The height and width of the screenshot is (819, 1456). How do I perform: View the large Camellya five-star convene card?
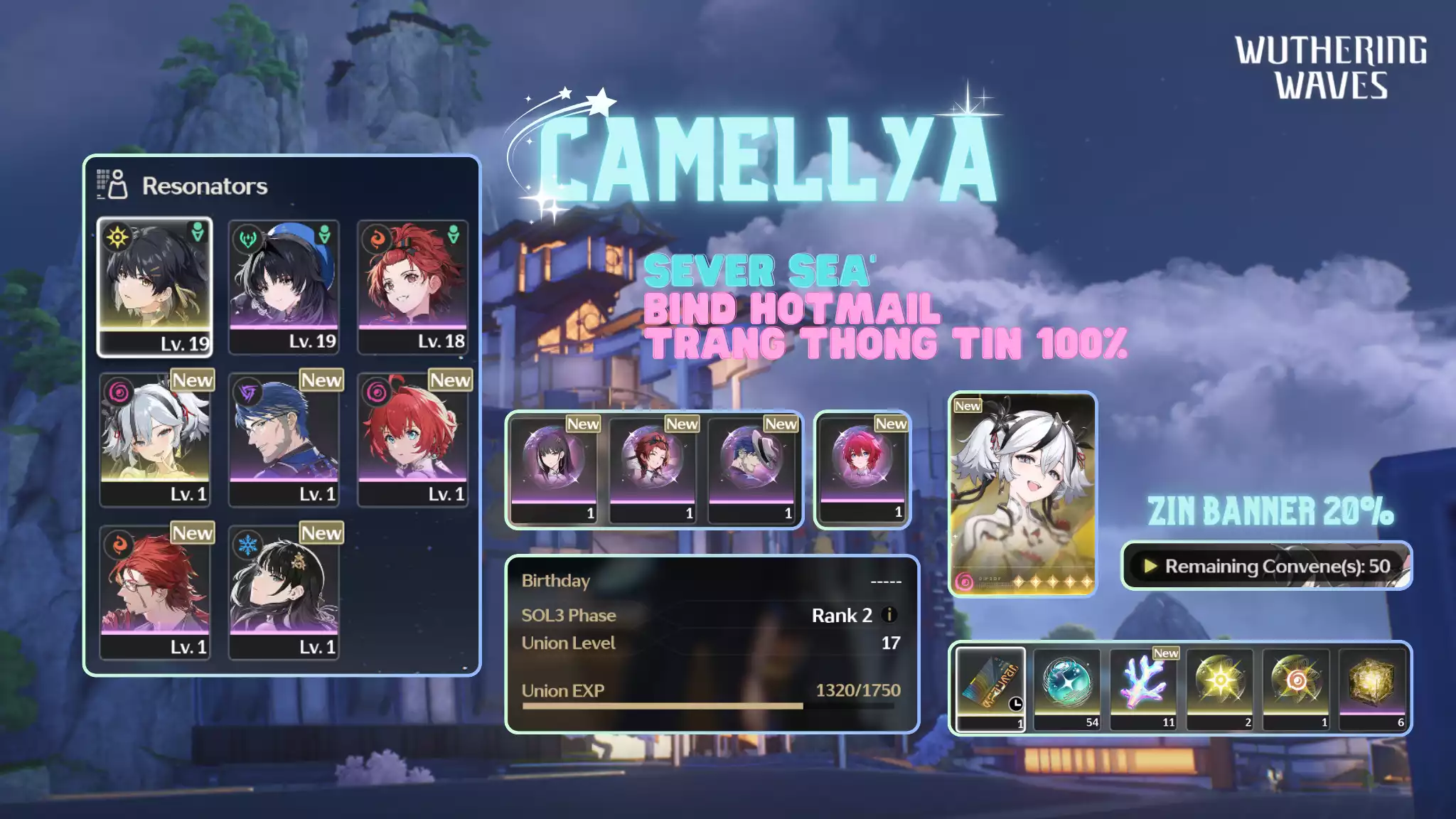1022,494
